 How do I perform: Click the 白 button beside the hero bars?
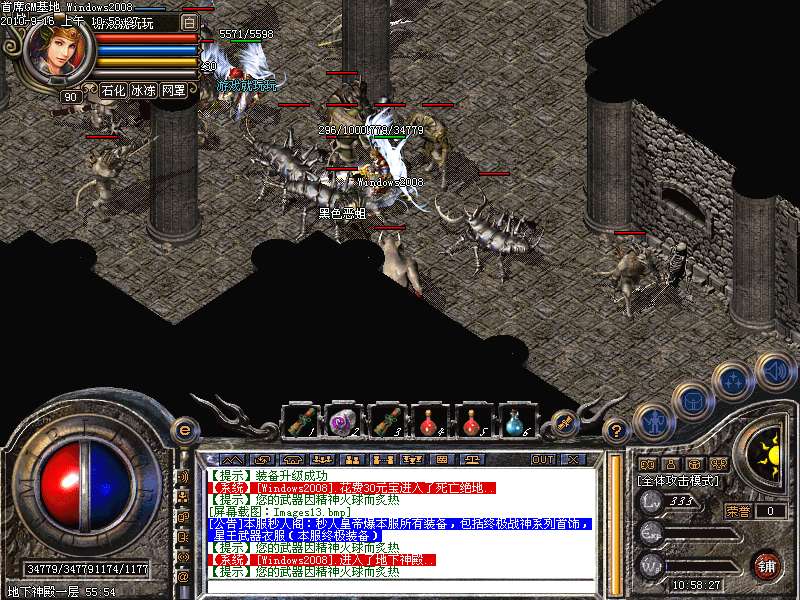tap(190, 21)
